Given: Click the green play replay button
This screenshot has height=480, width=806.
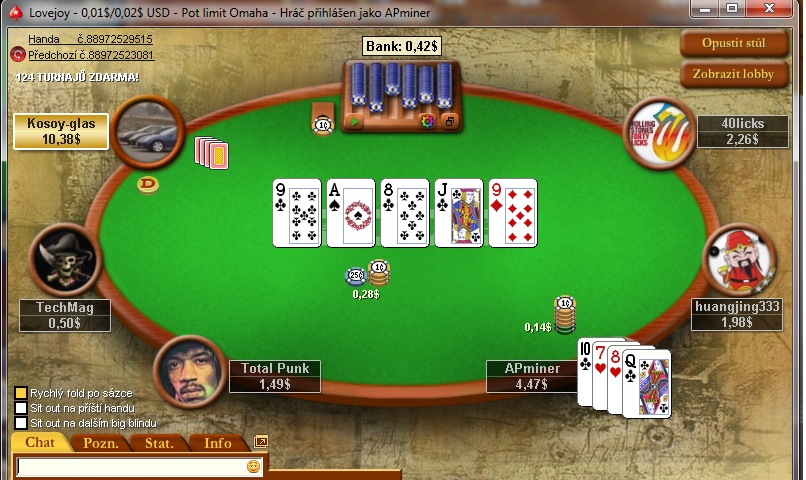Looking at the screenshot, I should (x=353, y=122).
